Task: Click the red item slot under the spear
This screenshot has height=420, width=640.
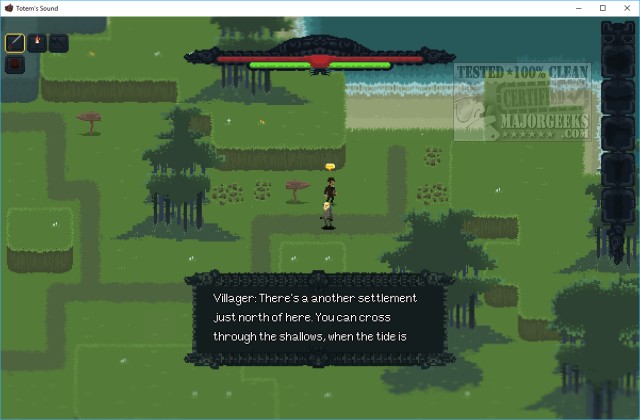Action: [15, 65]
